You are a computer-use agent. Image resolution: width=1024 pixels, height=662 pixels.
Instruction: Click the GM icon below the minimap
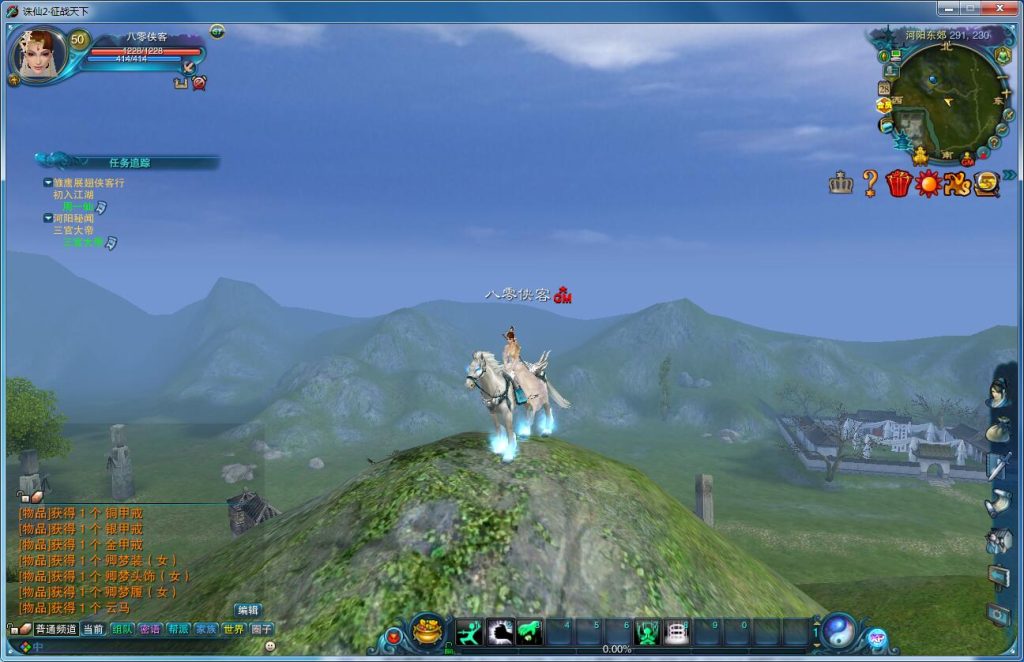pos(967,159)
